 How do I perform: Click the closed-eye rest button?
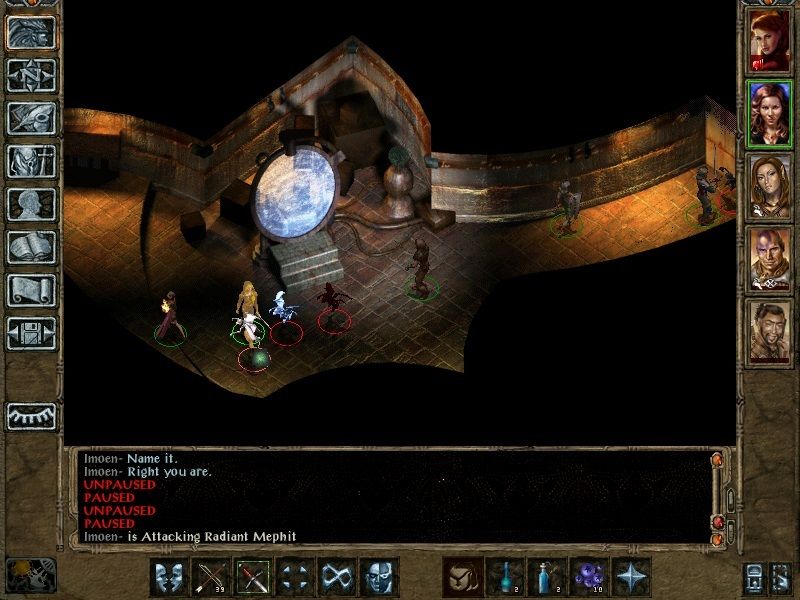[x=31, y=416]
